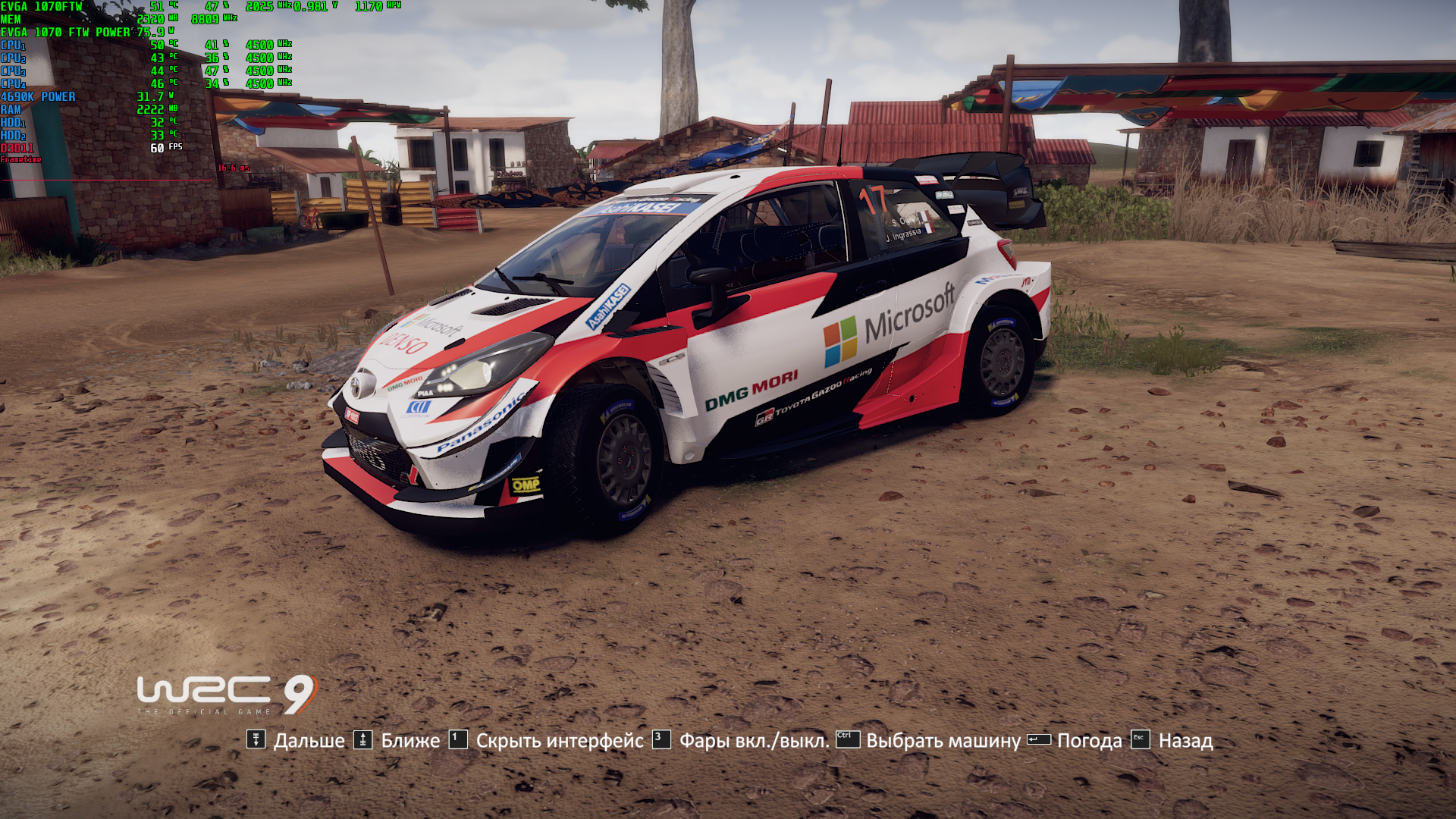Choose the Ближе zoom-in option
Image resolution: width=1456 pixels, height=819 pixels.
409,741
